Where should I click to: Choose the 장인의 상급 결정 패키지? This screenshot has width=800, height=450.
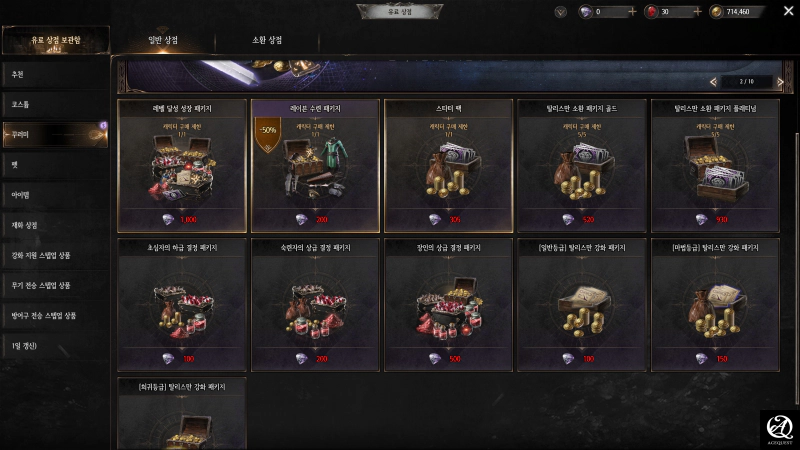pyautogui.click(x=449, y=305)
